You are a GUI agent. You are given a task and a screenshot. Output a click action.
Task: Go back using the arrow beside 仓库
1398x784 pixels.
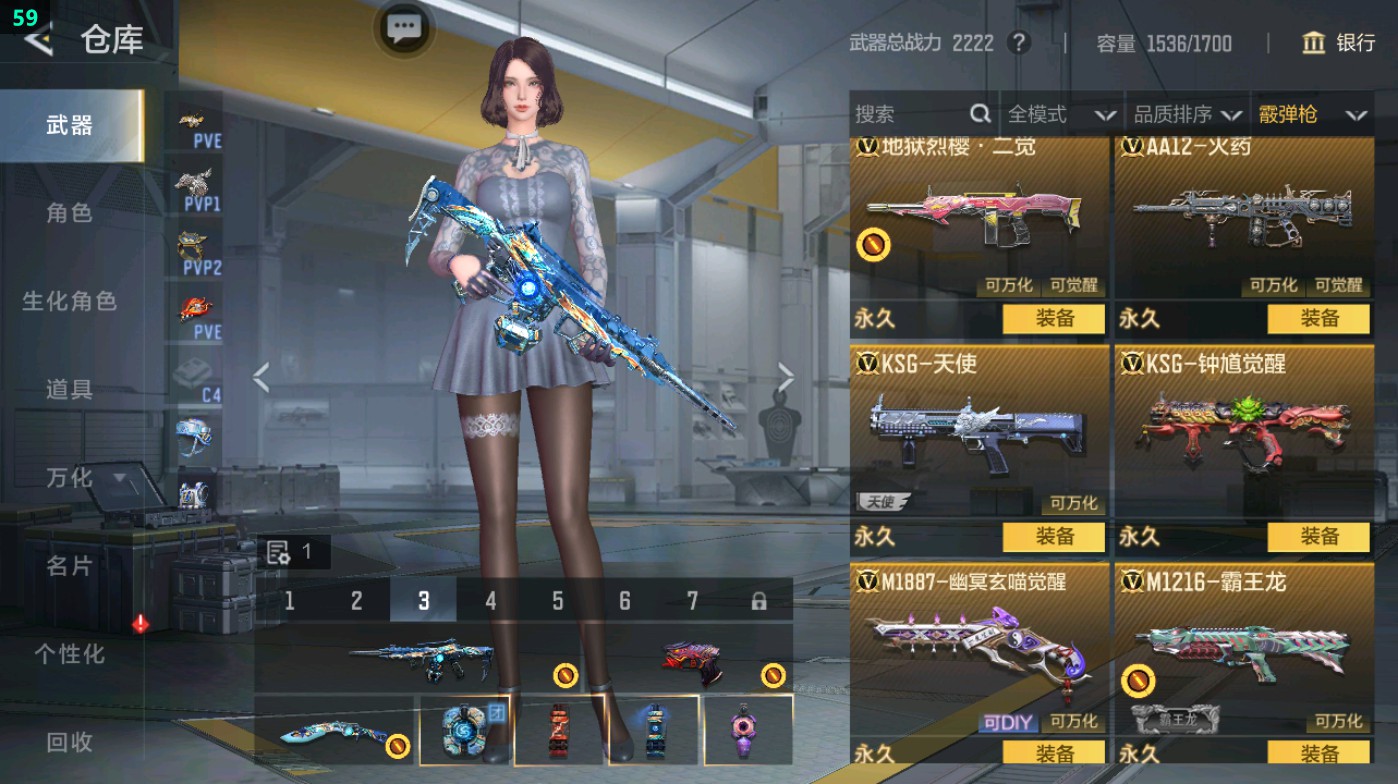(38, 40)
